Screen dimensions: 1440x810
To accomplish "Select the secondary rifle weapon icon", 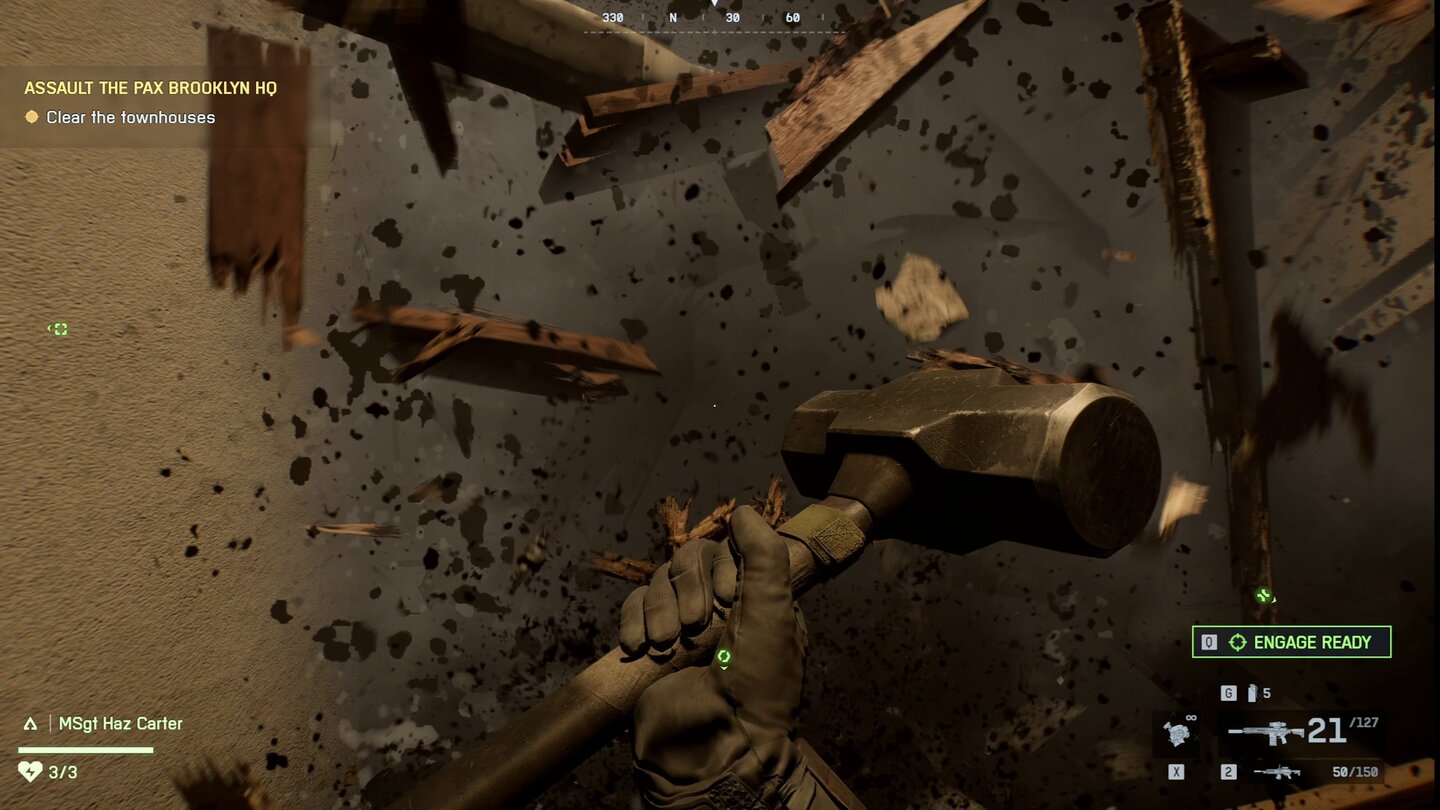I will tap(1278, 772).
